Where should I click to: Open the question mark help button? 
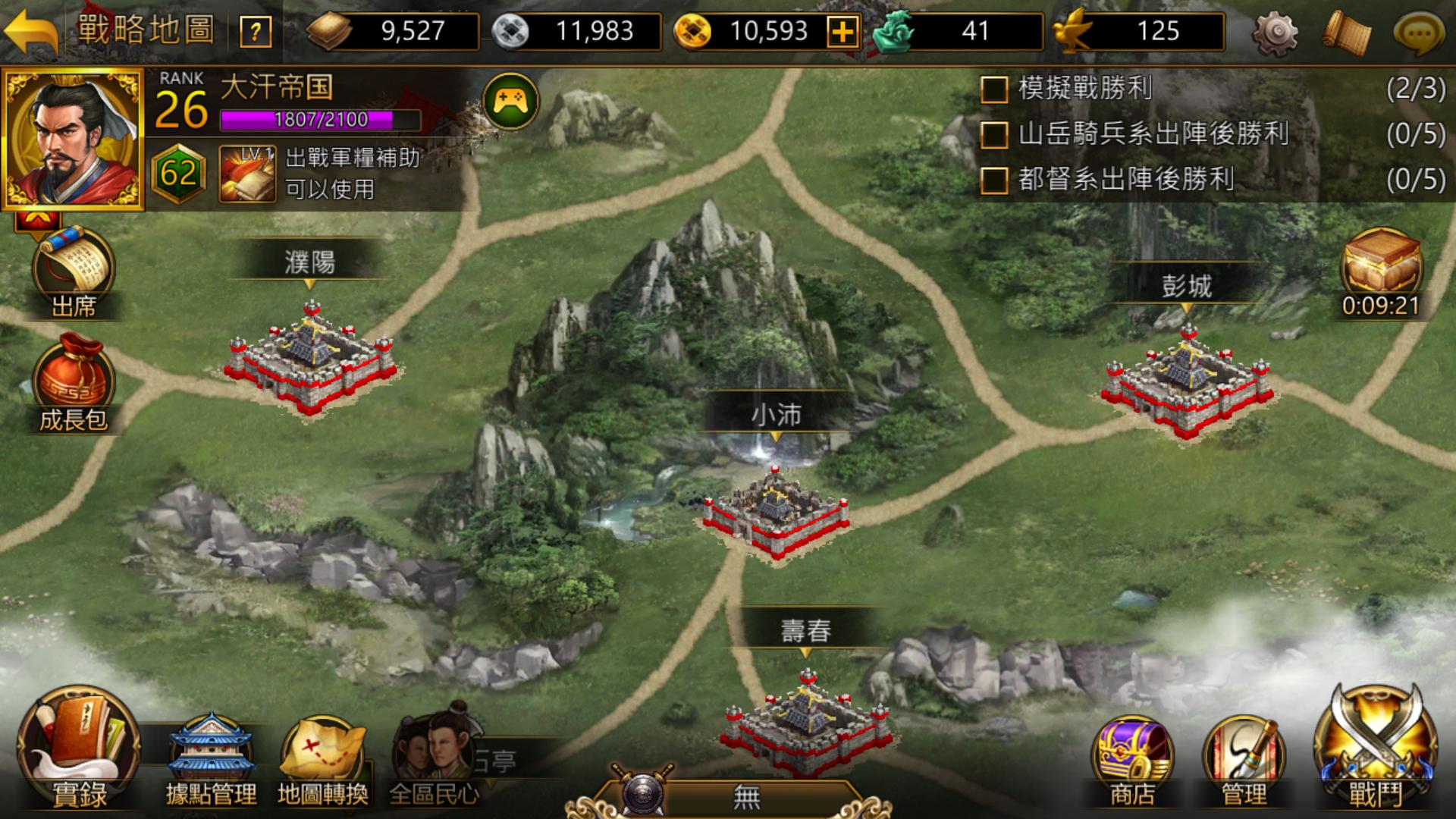point(256,30)
